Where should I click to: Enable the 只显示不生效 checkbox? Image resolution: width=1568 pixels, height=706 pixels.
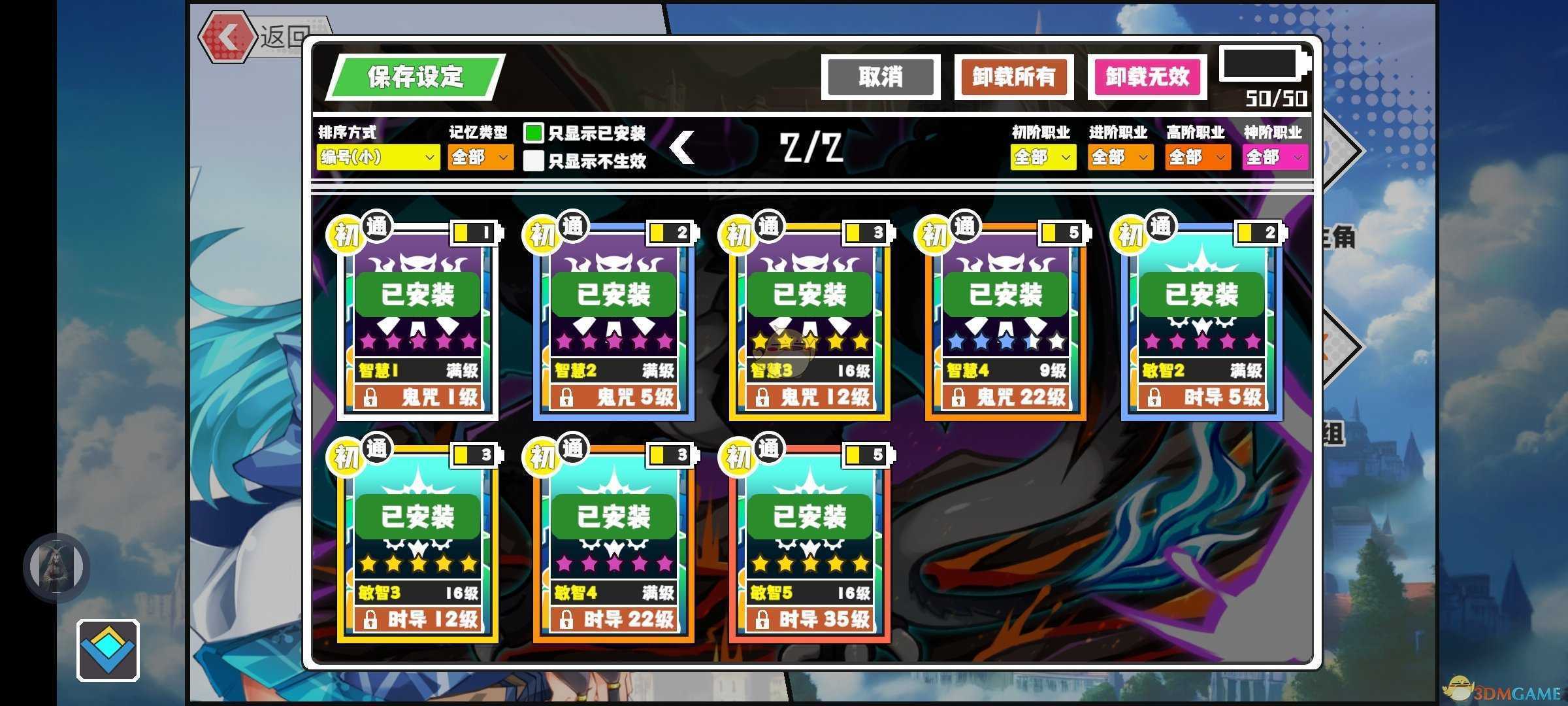(534, 161)
